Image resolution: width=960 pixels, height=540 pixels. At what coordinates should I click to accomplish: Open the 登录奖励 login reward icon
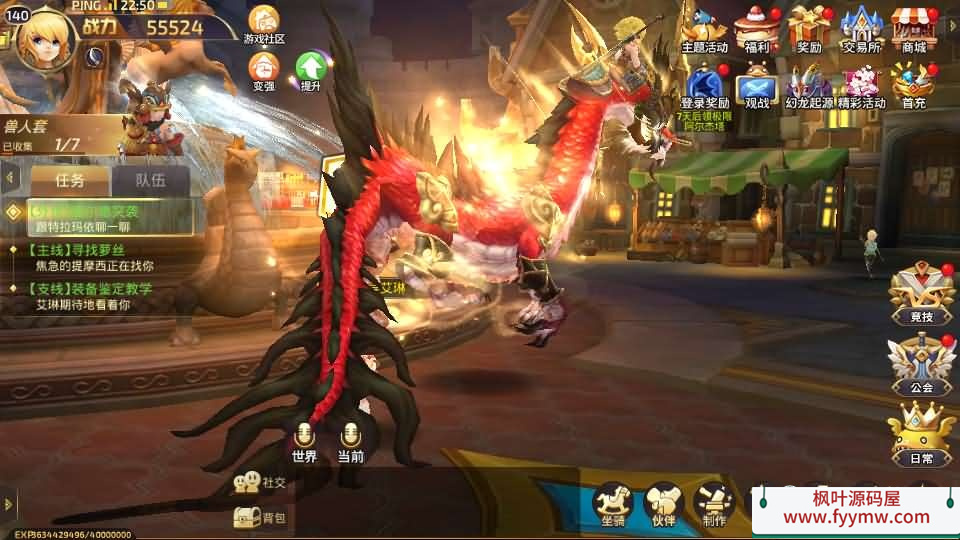[704, 83]
